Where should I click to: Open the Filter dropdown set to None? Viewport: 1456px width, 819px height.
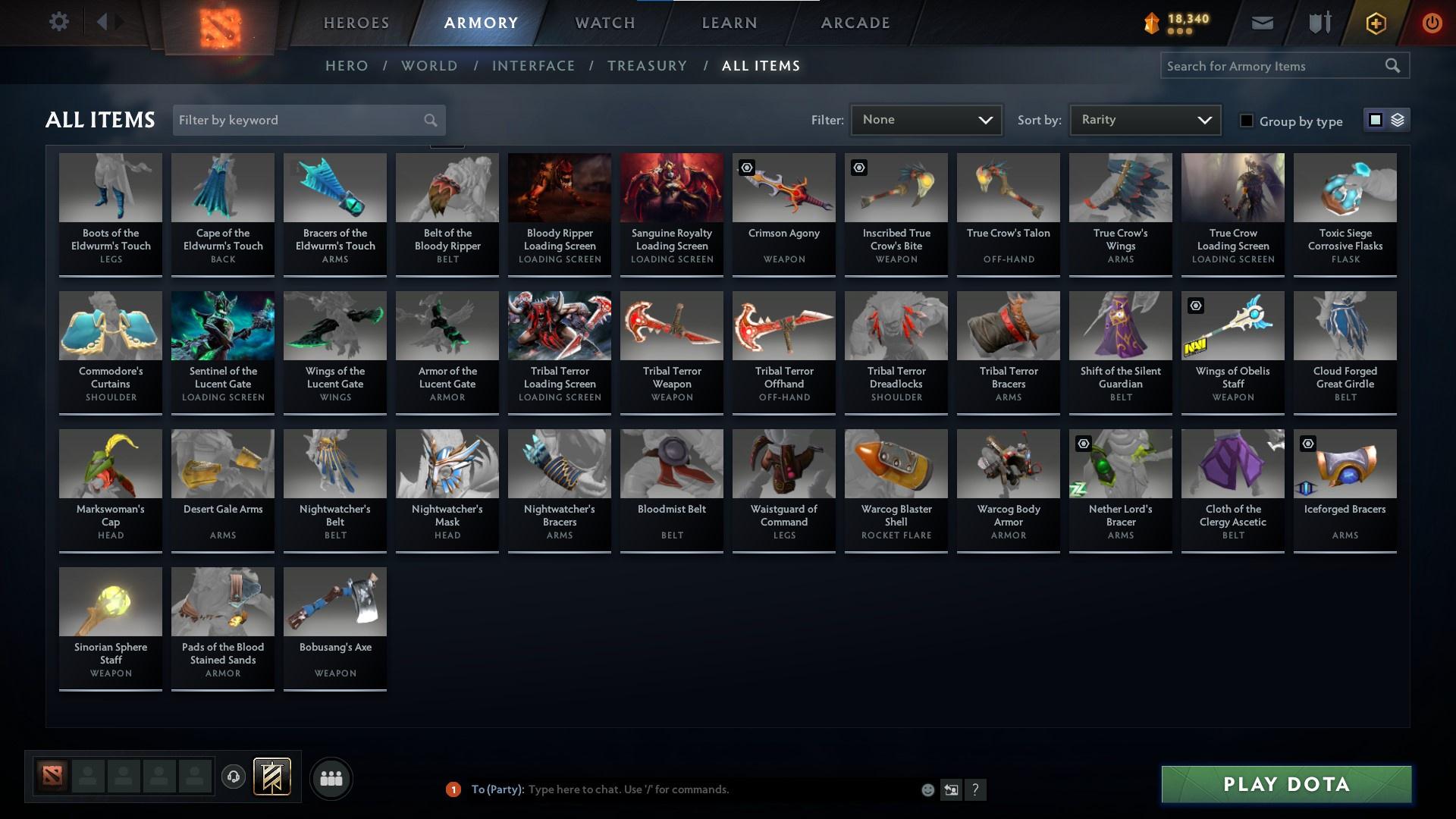926,119
